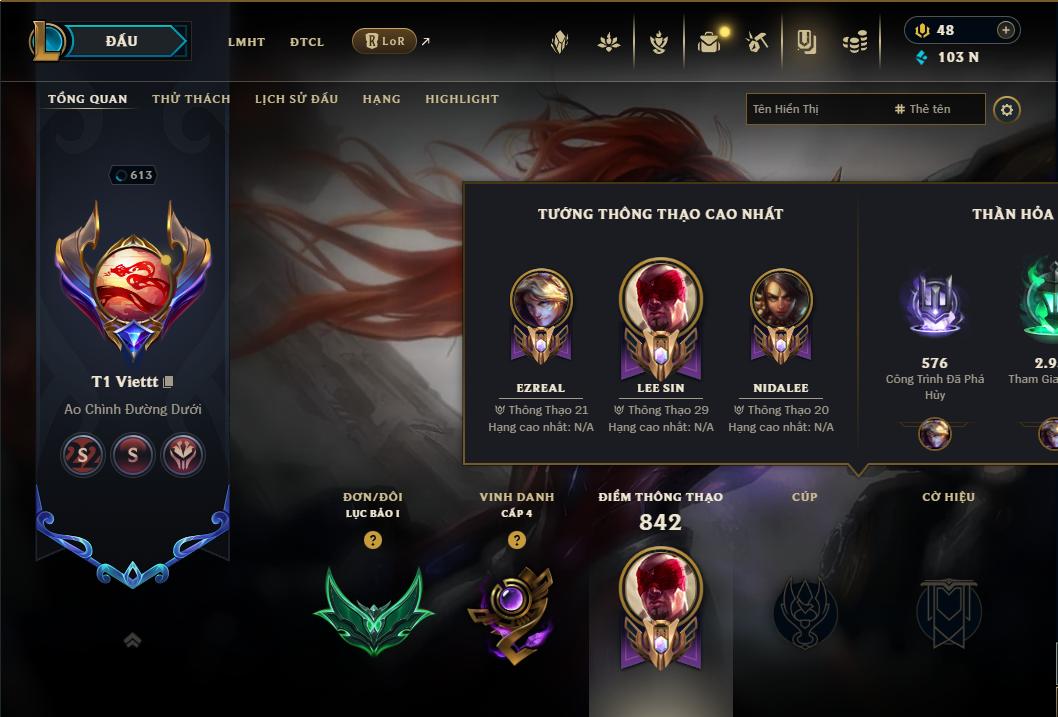Switch to the THỬ THÁCH tab
This screenshot has height=717, width=1058.
coord(191,99)
